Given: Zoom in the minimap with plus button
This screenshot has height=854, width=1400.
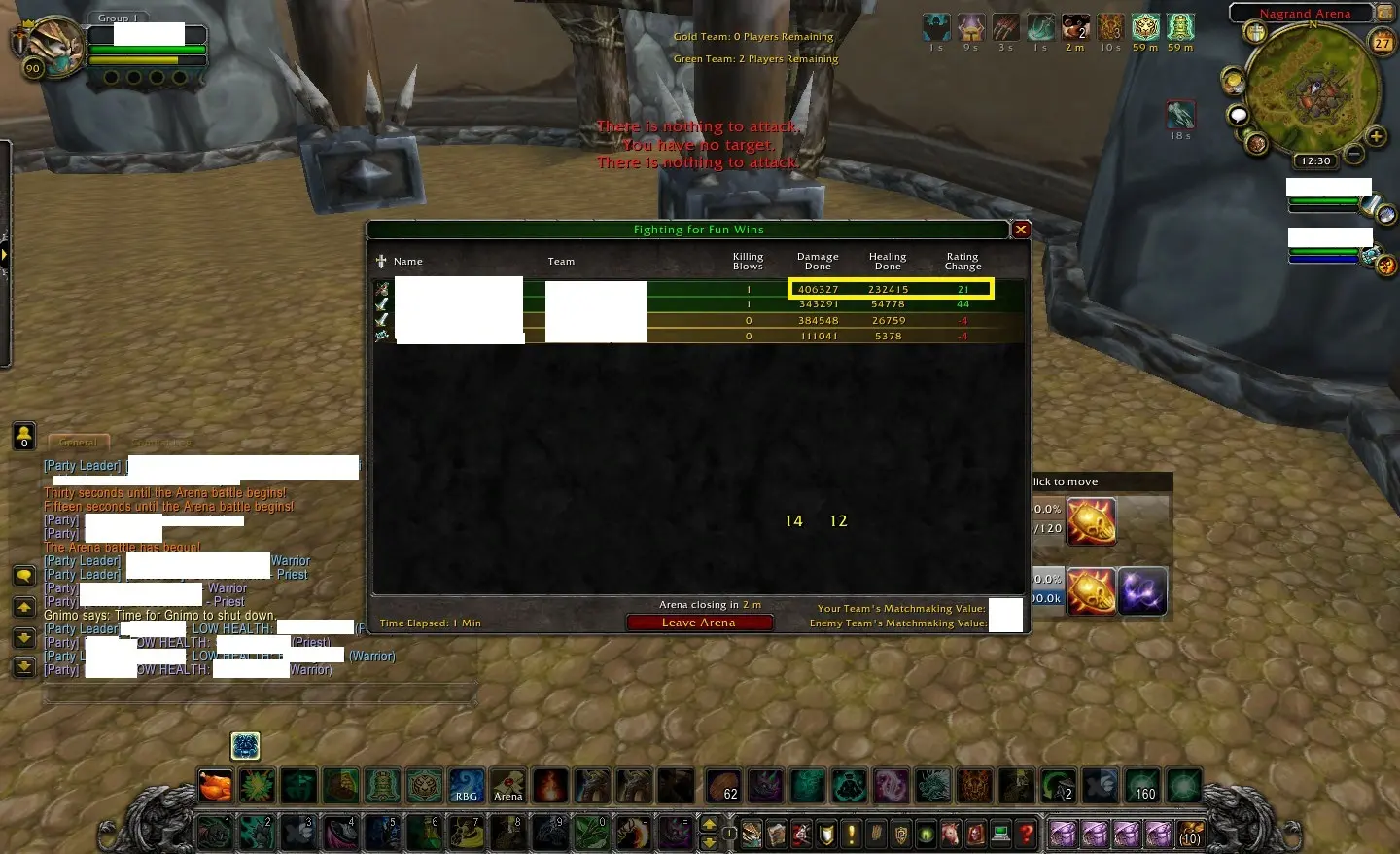Looking at the screenshot, I should point(1376,137).
